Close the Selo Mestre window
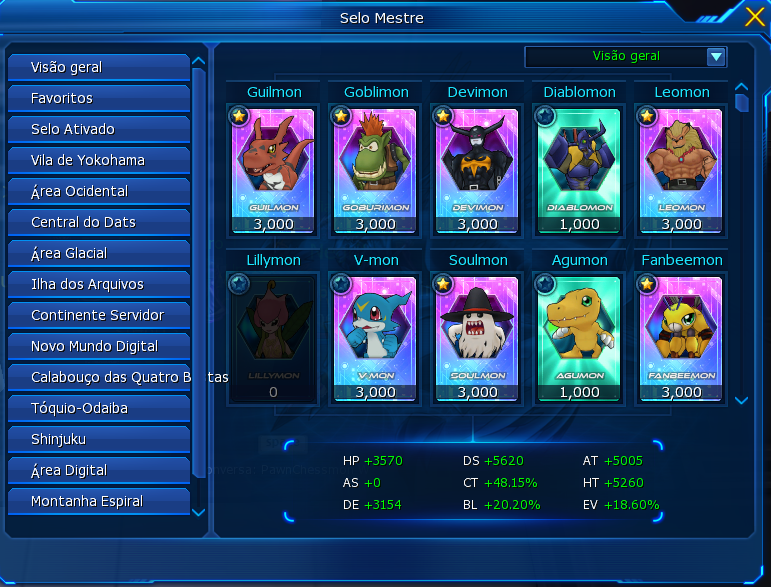Screen dimensions: 771x587 [x=755, y=15]
